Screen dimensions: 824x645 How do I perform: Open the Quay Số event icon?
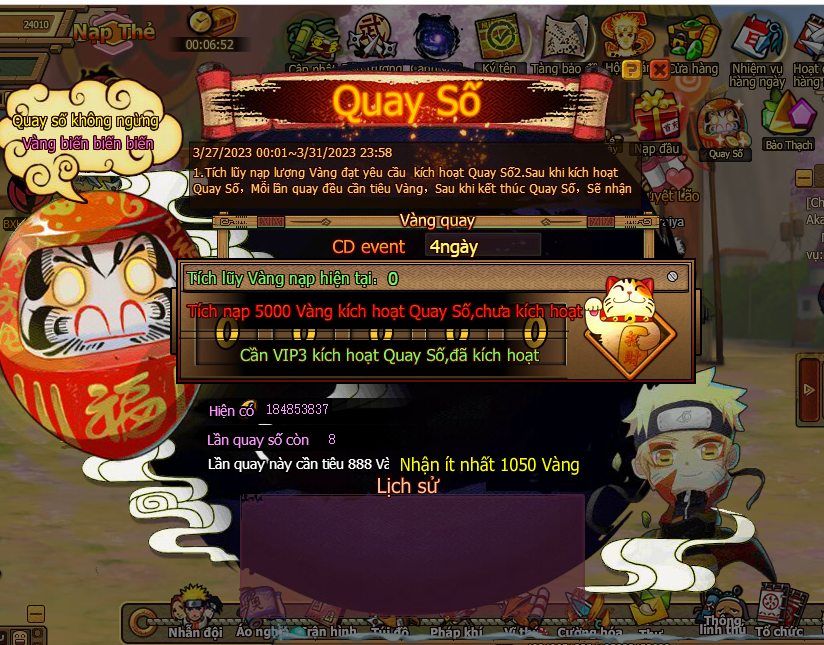[x=724, y=128]
